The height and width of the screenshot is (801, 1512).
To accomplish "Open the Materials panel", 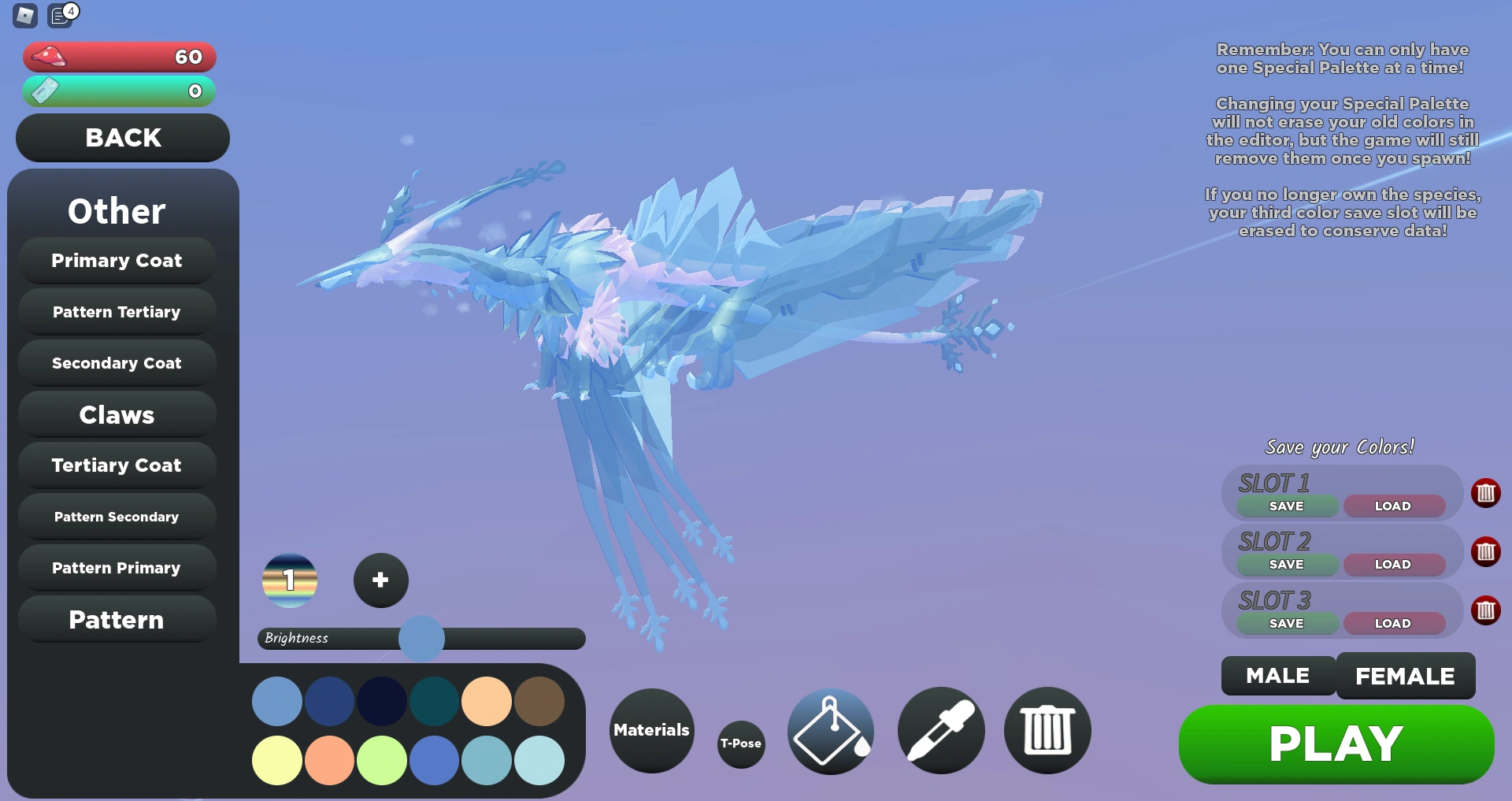I will 650,731.
